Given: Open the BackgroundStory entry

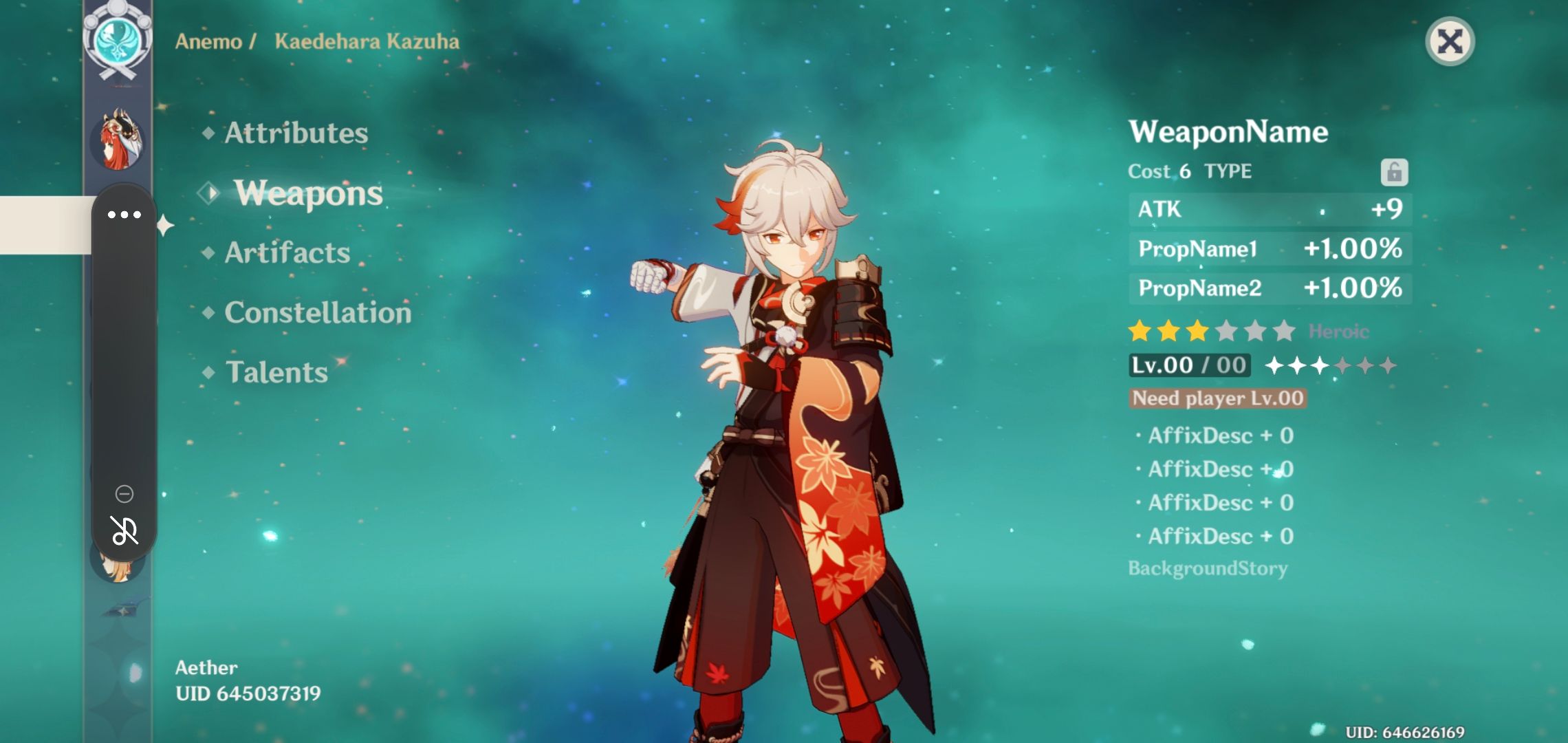Looking at the screenshot, I should tap(1208, 568).
